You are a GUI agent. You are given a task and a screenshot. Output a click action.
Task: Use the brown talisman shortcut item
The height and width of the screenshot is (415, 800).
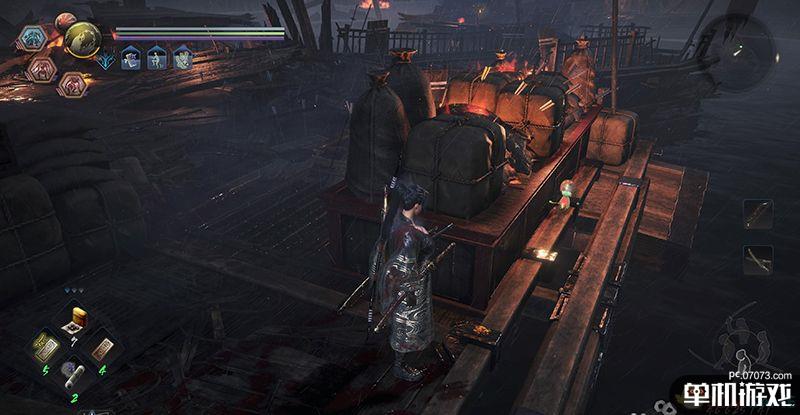coord(101,349)
